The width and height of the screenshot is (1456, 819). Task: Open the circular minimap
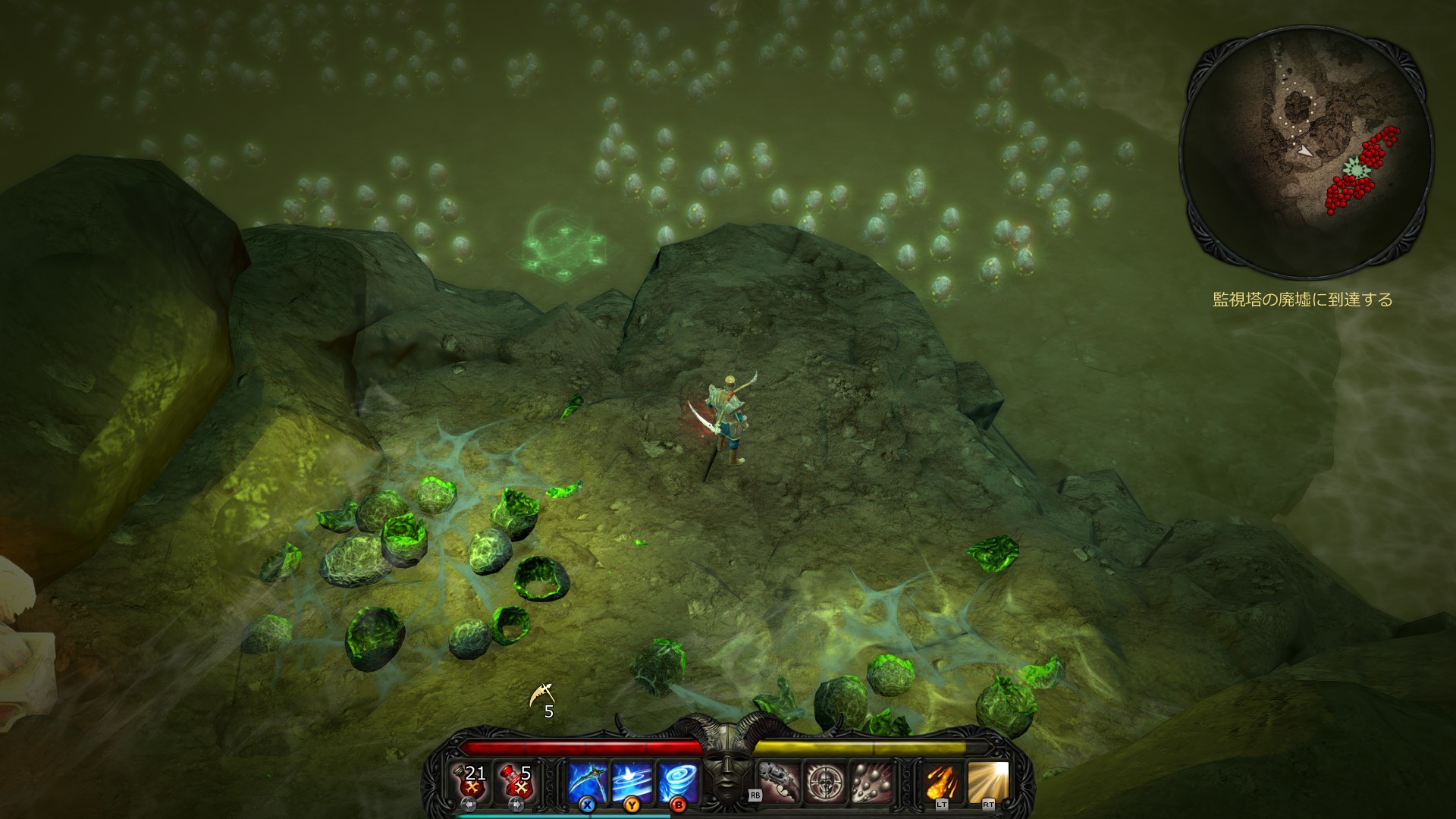[x=1307, y=152]
